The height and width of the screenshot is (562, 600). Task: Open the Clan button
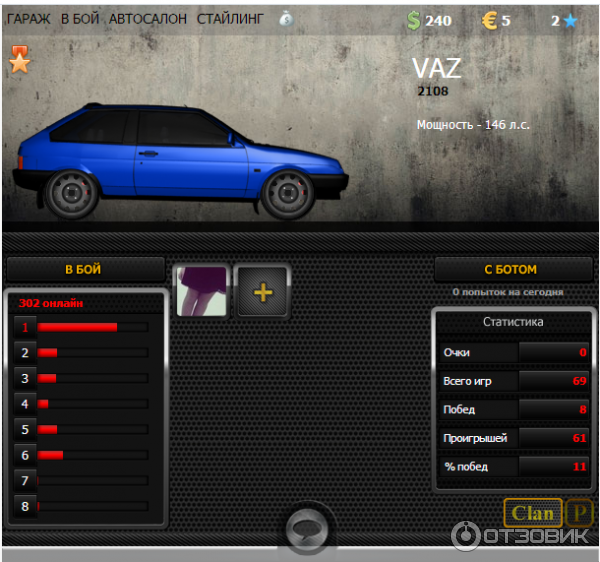[x=532, y=514]
